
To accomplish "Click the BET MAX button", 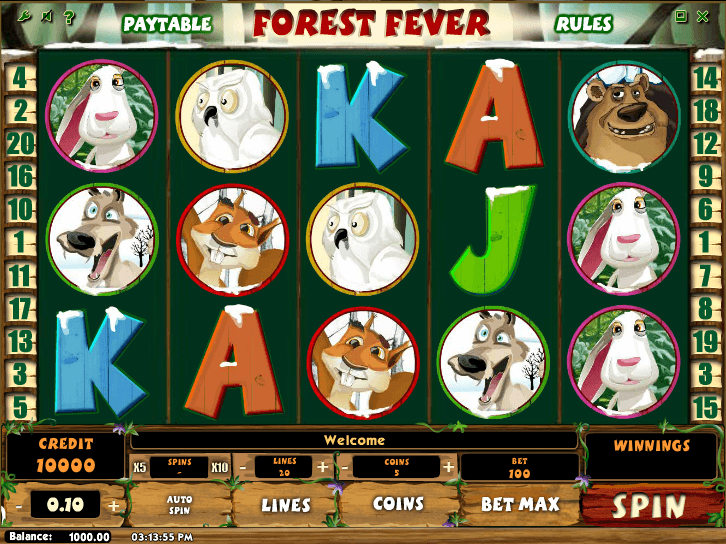I will click(520, 504).
